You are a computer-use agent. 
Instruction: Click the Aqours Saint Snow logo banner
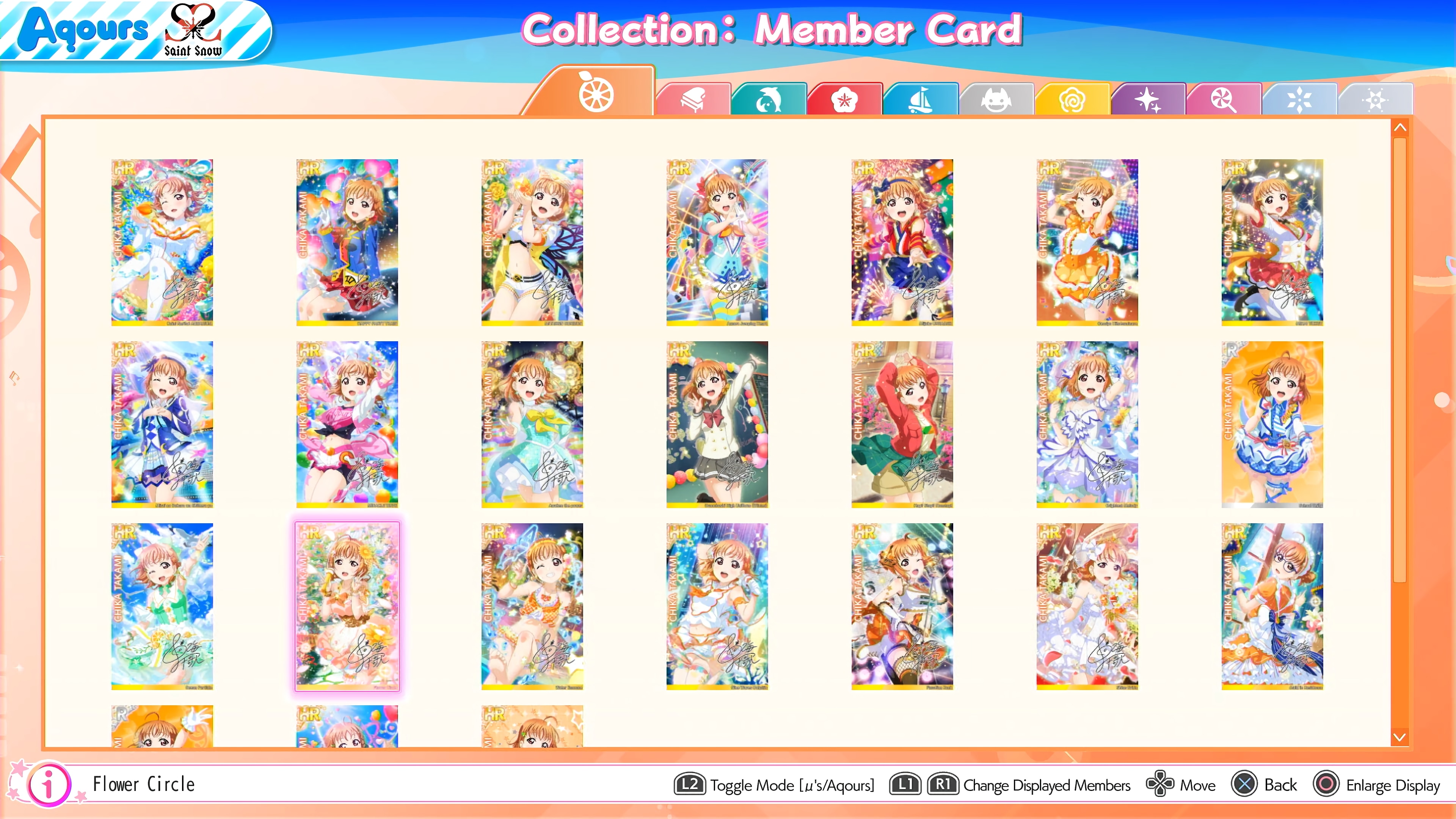pyautogui.click(x=136, y=32)
